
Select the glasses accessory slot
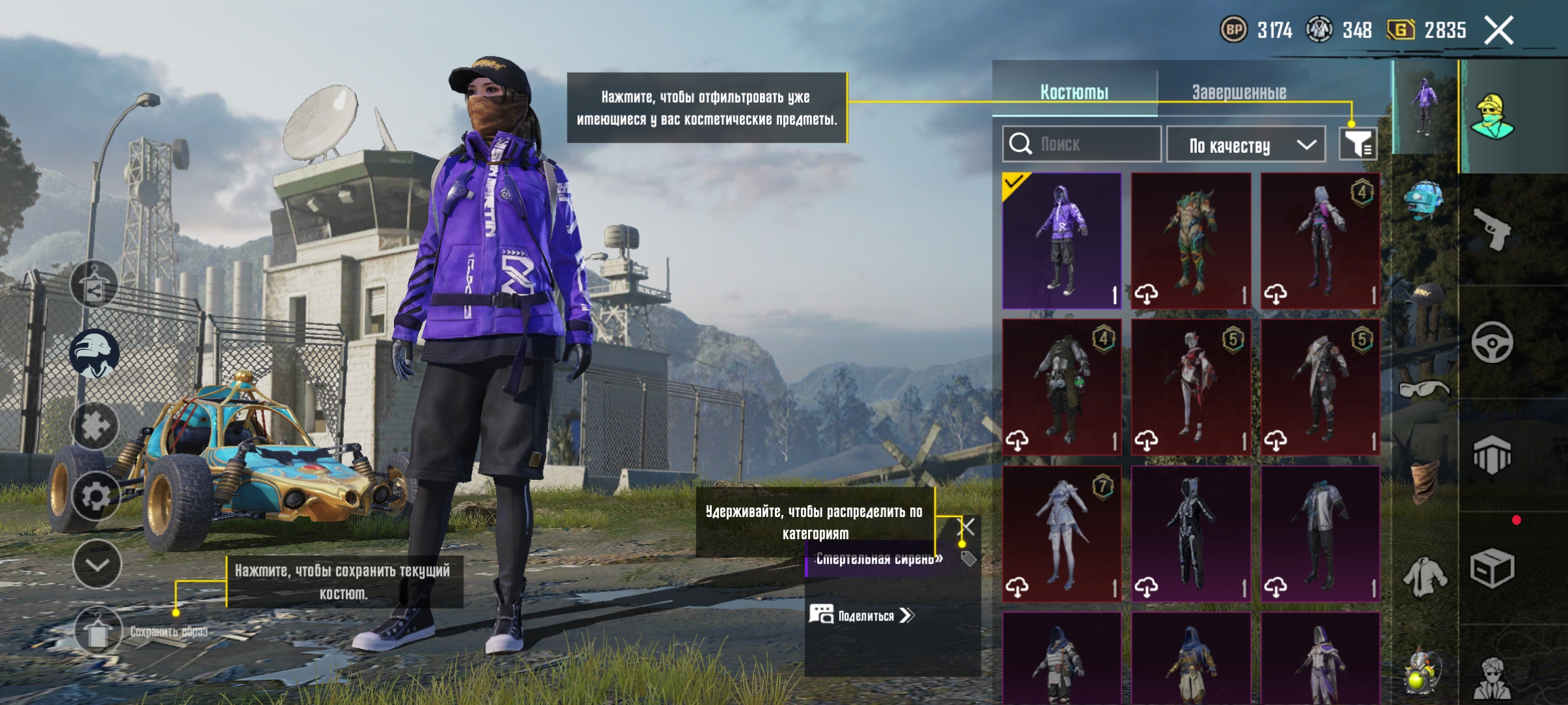tap(1424, 389)
